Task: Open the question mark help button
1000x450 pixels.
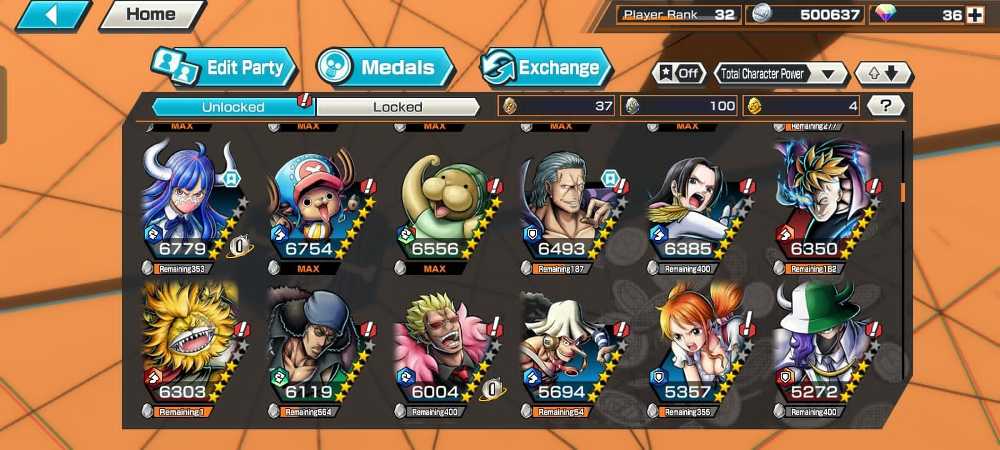Action: (885, 105)
